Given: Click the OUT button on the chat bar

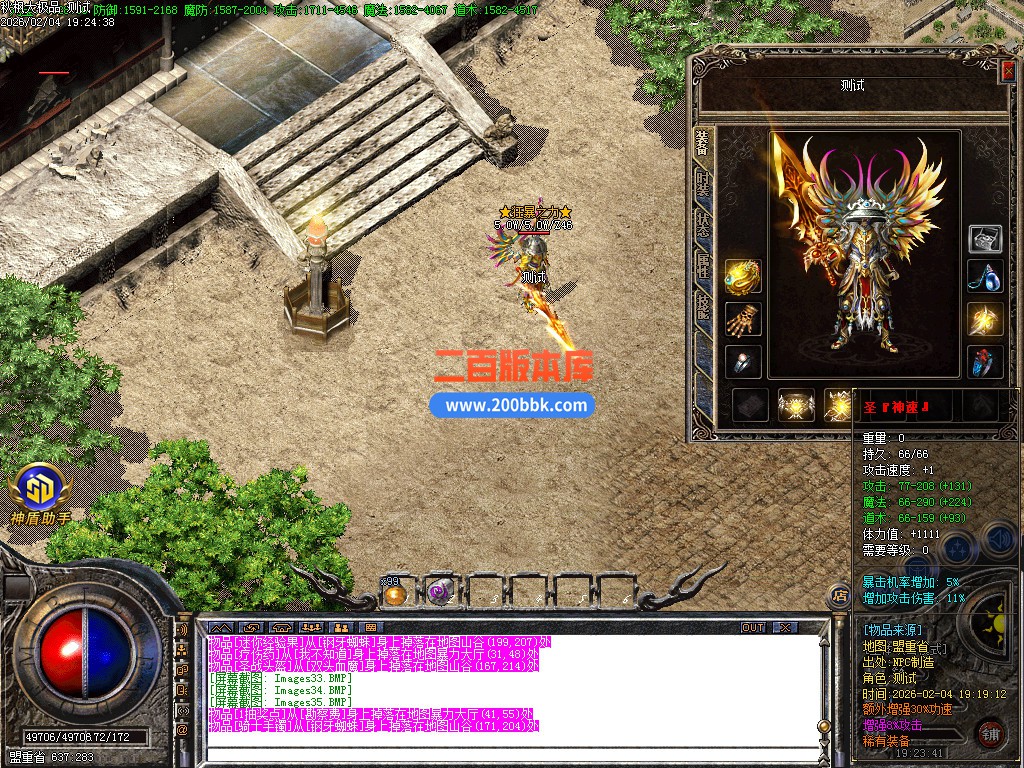Looking at the screenshot, I should [x=753, y=627].
